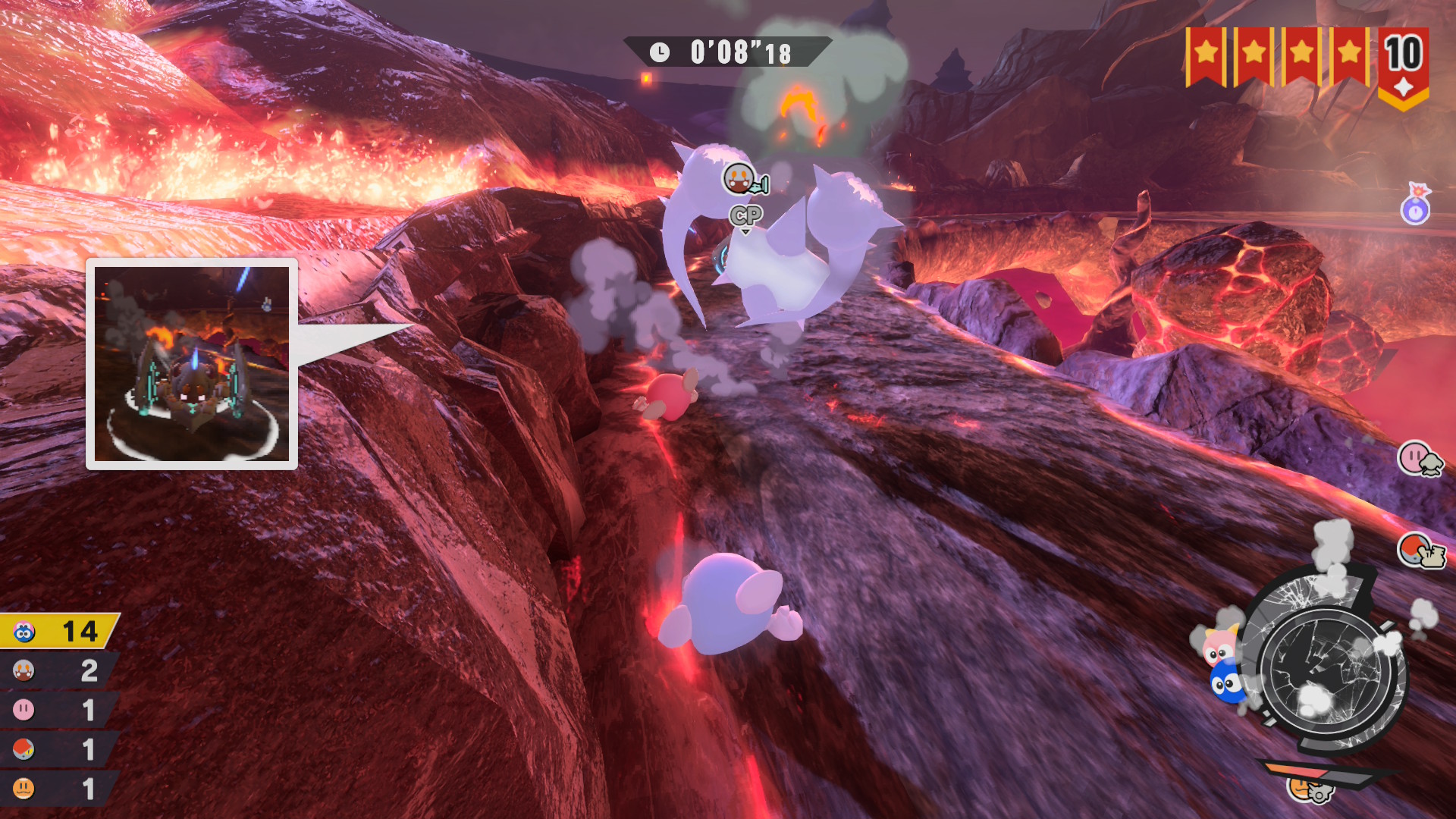Click the picture-in-picture boss camera thumbnail

192,364
